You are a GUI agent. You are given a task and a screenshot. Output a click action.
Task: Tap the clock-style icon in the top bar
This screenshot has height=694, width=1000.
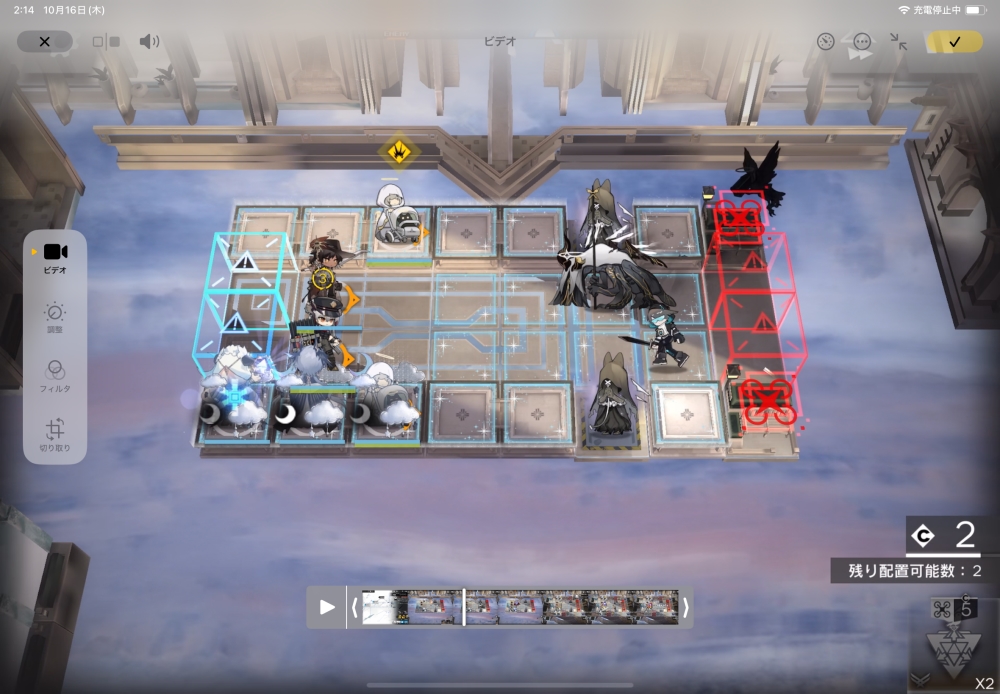[x=825, y=42]
